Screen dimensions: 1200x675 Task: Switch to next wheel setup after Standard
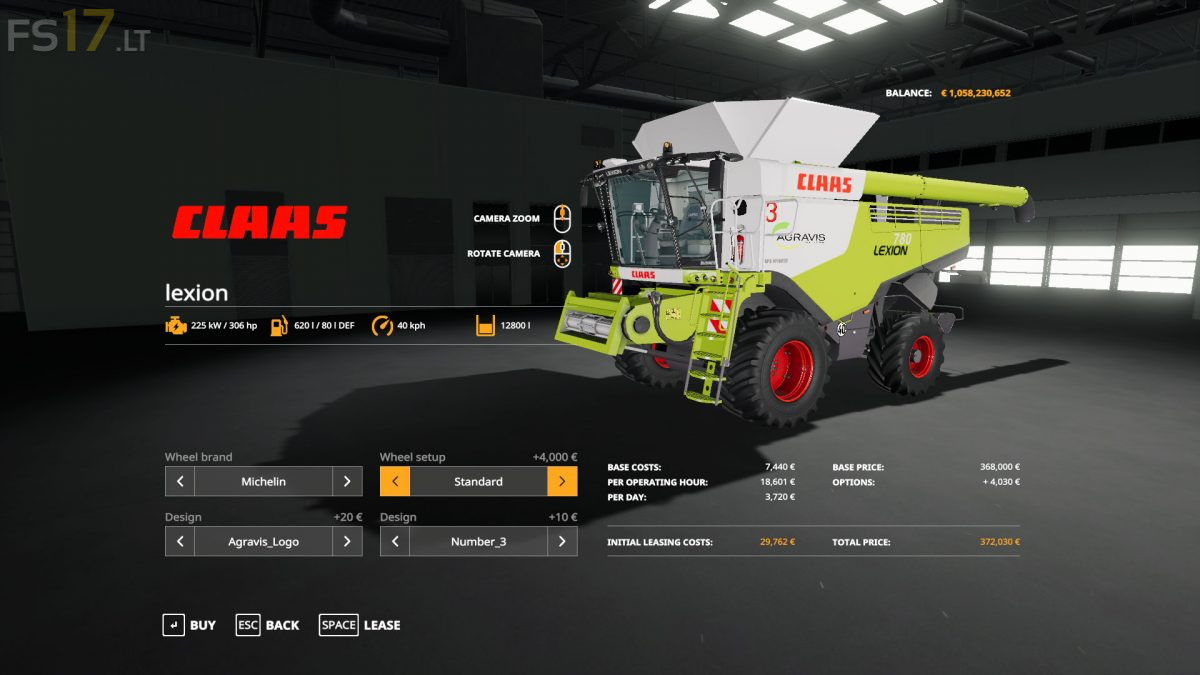pyautogui.click(x=562, y=481)
